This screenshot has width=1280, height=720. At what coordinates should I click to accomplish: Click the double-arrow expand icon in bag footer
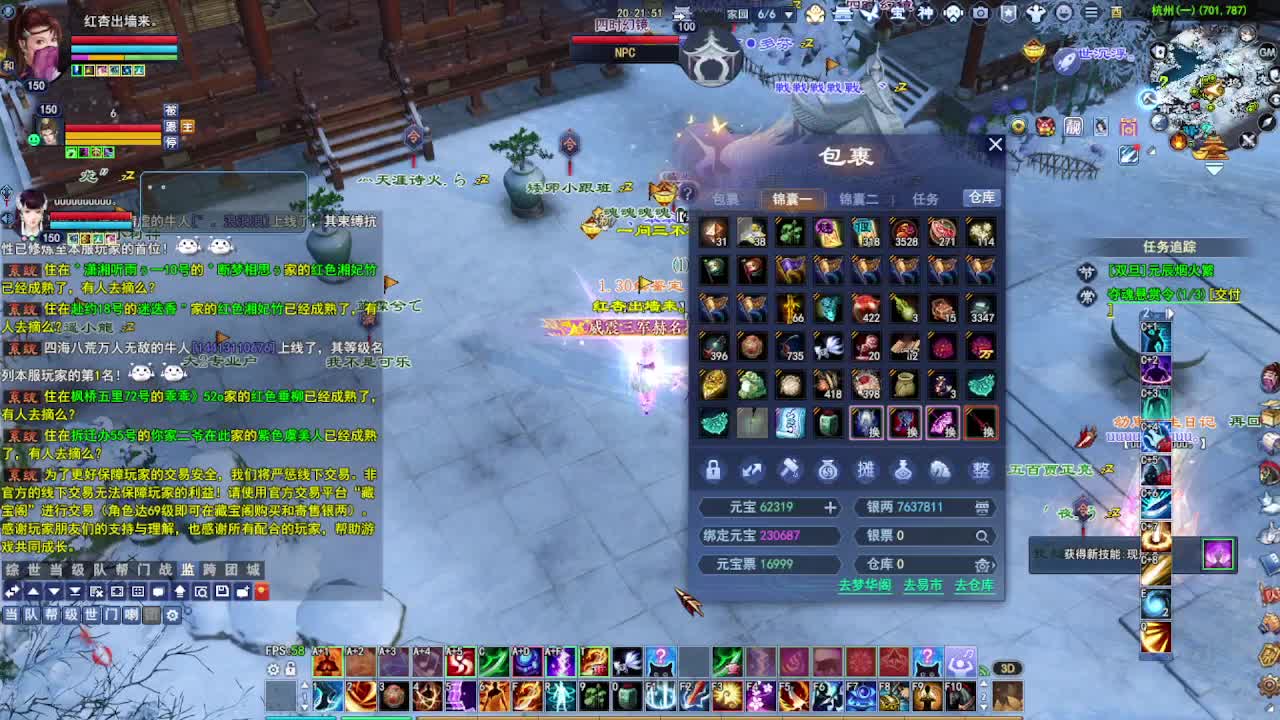(x=754, y=470)
